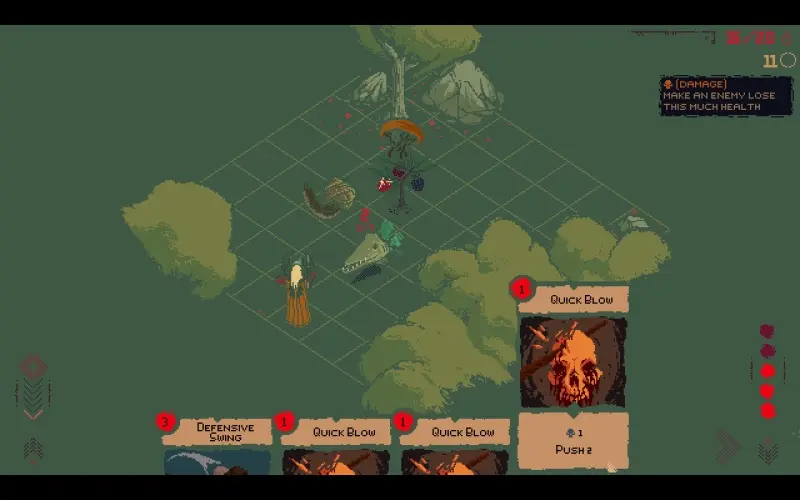
Task: Open the diamond and chevrons pile icon
Action: tap(33, 383)
